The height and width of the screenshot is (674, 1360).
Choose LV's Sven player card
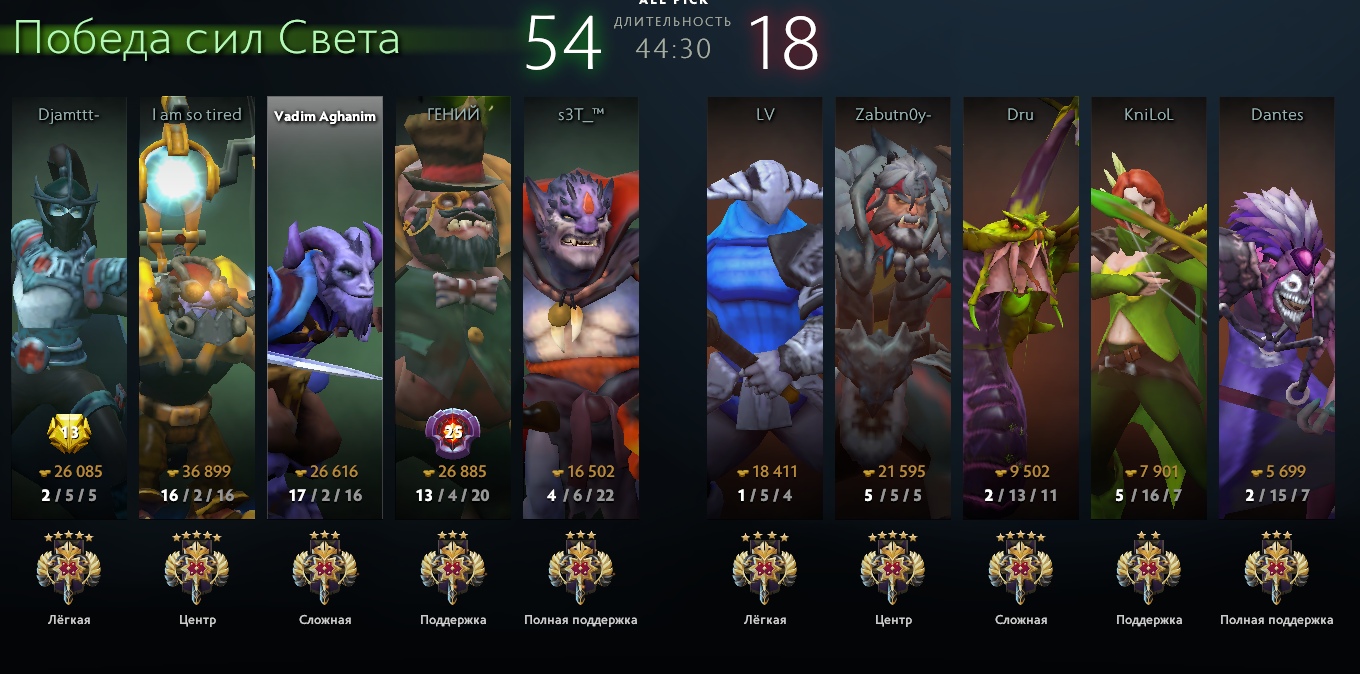click(x=765, y=300)
